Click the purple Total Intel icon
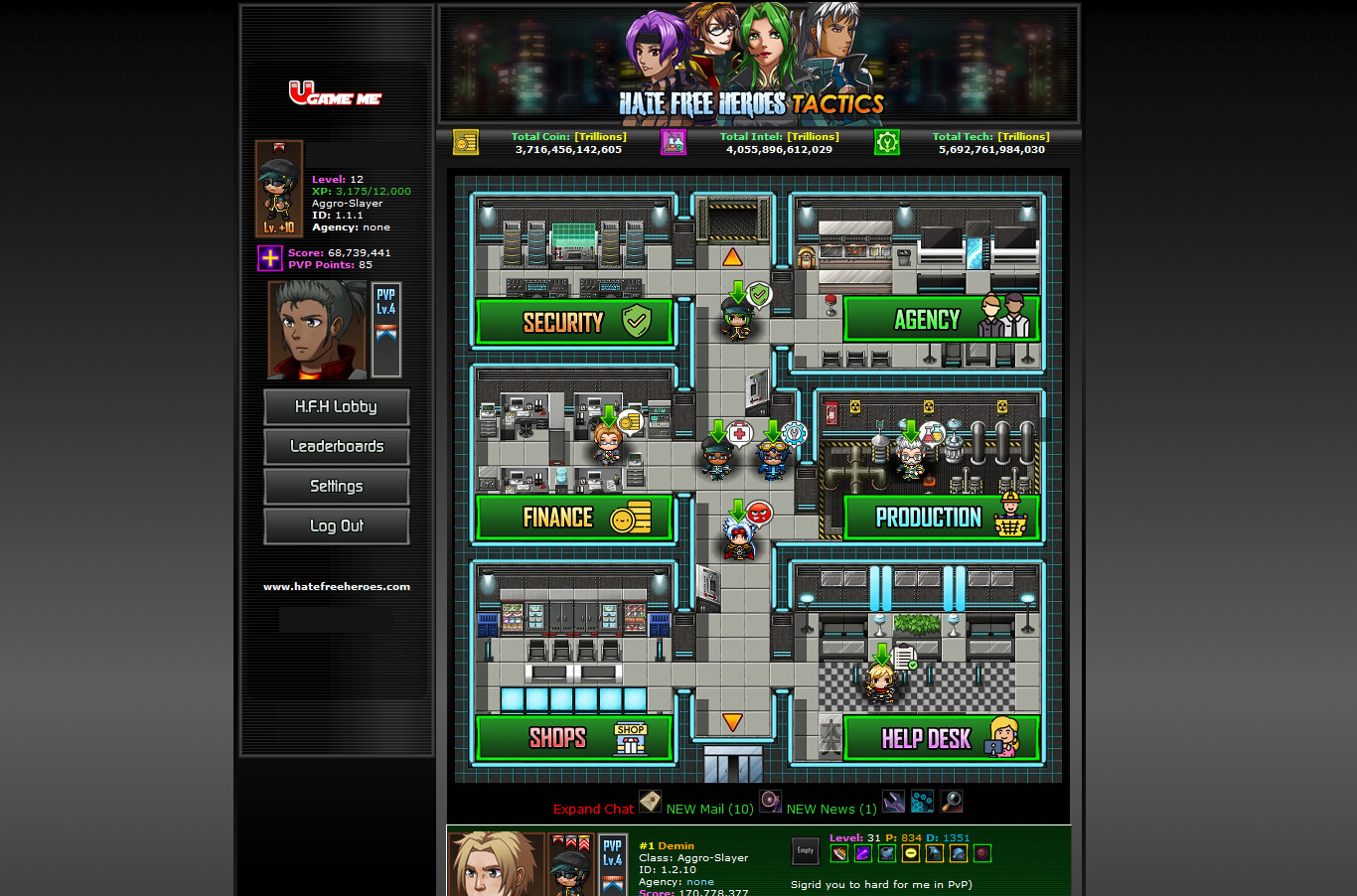Screen dimensions: 1357x896 pyautogui.click(x=673, y=142)
